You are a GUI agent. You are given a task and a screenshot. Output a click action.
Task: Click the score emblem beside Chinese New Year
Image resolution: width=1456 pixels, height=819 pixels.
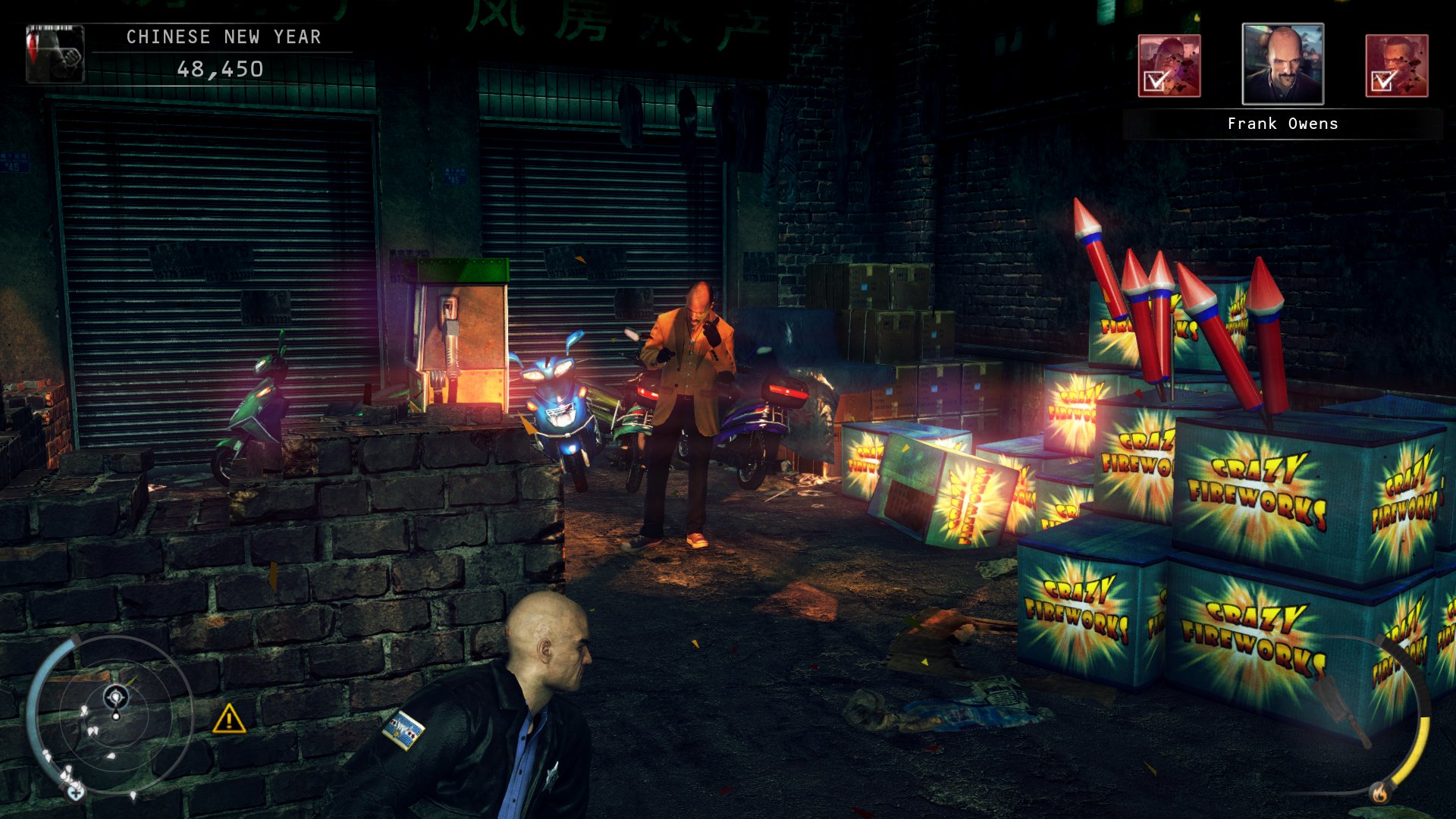pyautogui.click(x=55, y=53)
